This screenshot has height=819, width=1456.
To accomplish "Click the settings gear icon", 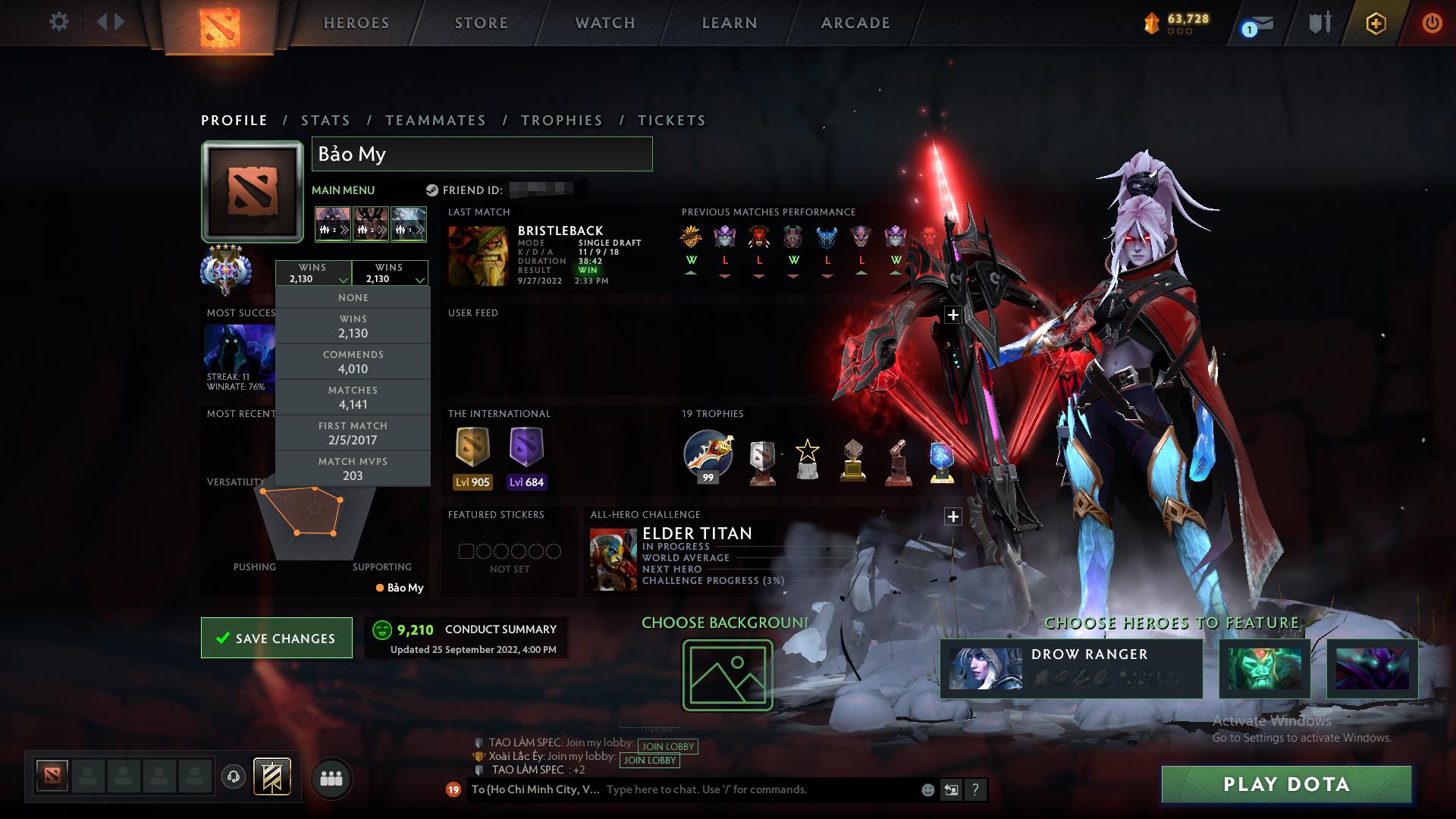I will click(x=59, y=23).
